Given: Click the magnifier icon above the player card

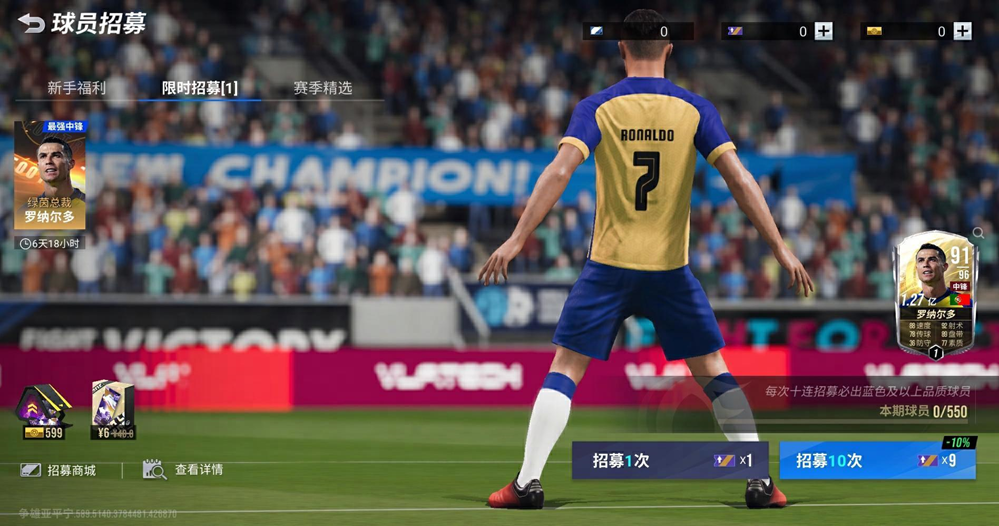Looking at the screenshot, I should click(978, 233).
